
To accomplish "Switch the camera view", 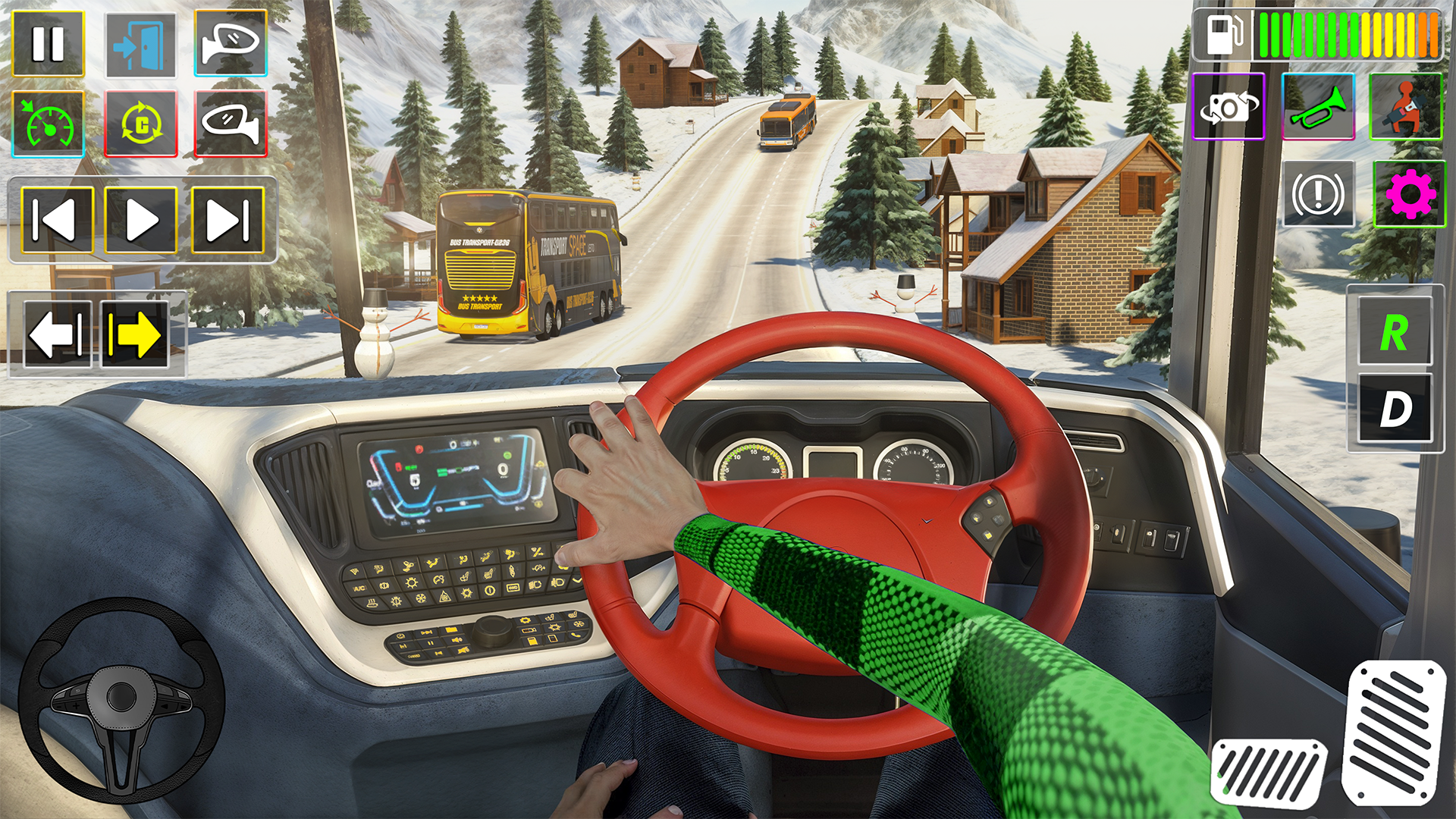I will coord(1228,107).
